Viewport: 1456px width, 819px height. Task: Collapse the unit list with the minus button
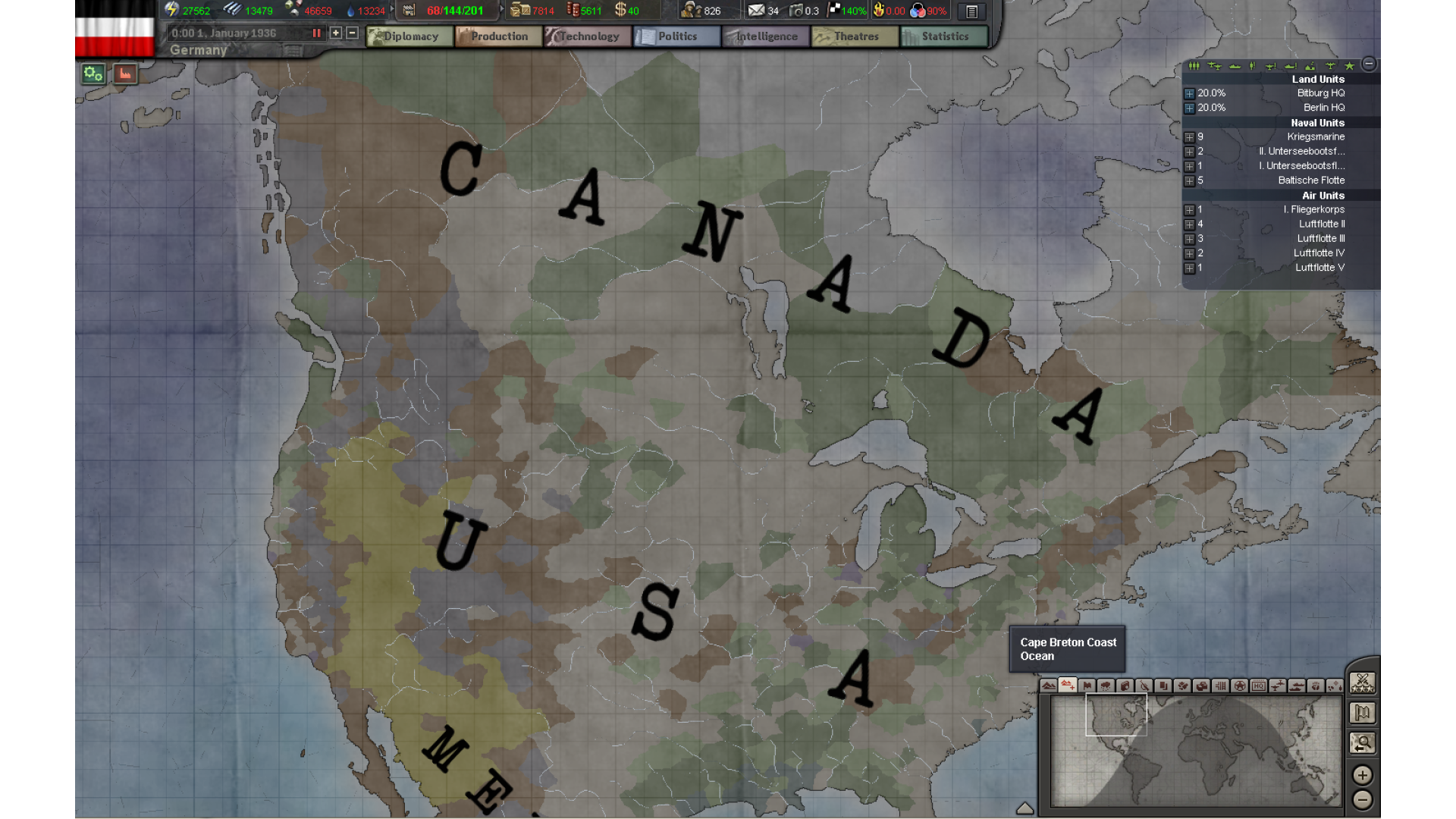[1369, 64]
